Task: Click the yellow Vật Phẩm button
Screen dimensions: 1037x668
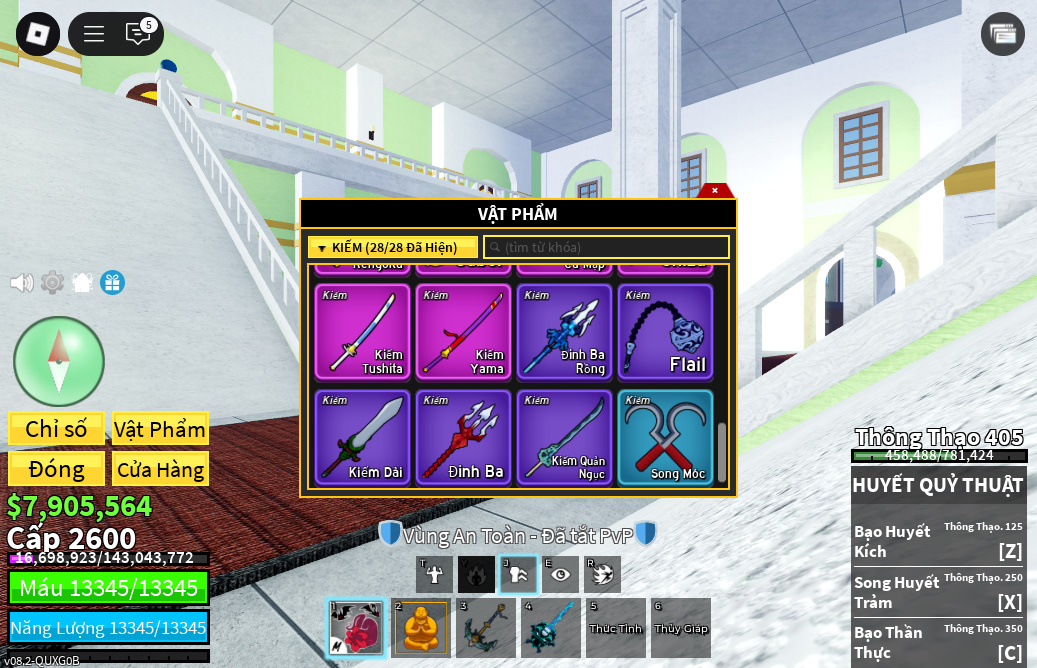Action: pyautogui.click(x=160, y=429)
